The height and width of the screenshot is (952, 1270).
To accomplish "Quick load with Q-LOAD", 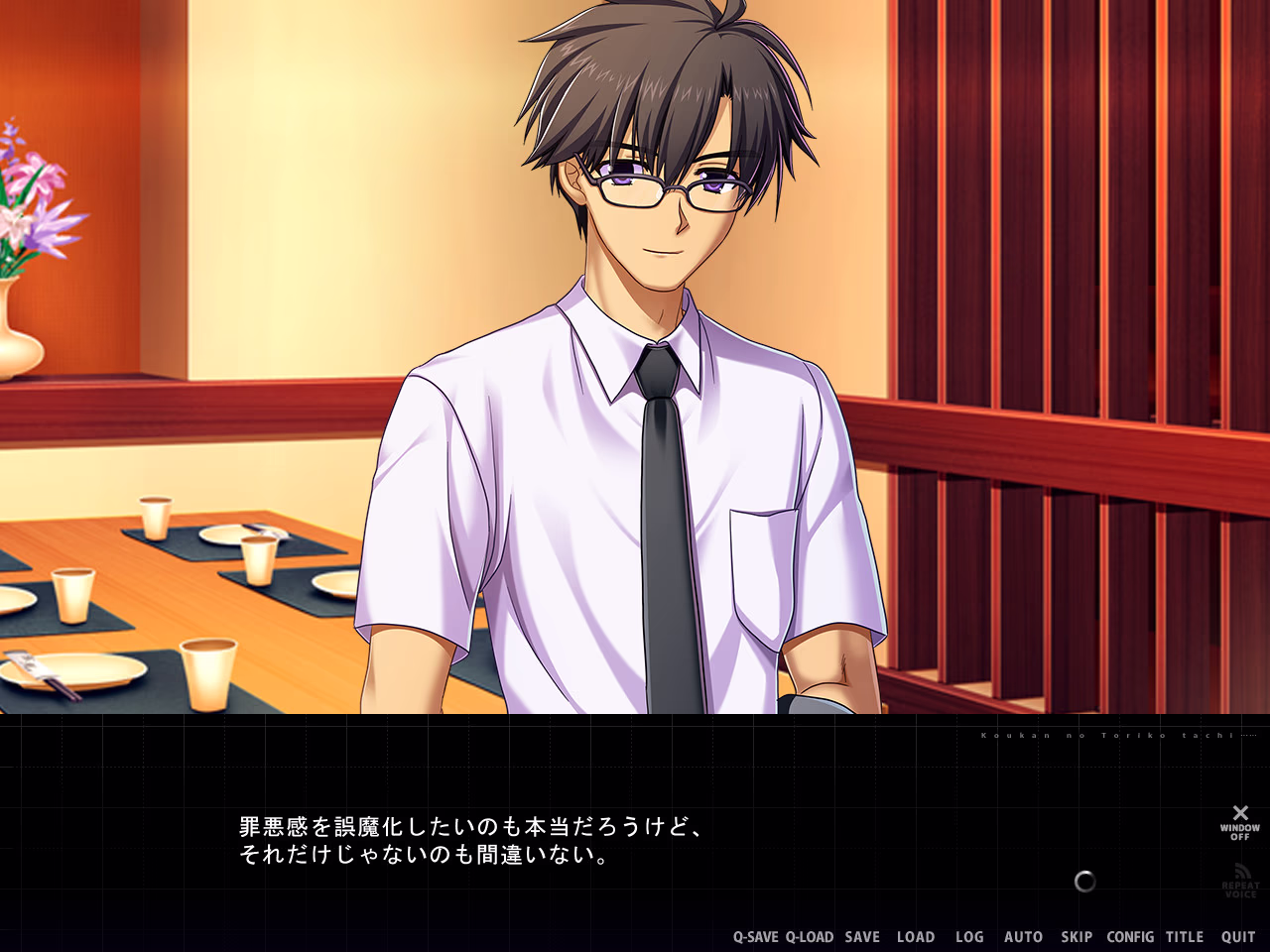I will click(x=810, y=937).
